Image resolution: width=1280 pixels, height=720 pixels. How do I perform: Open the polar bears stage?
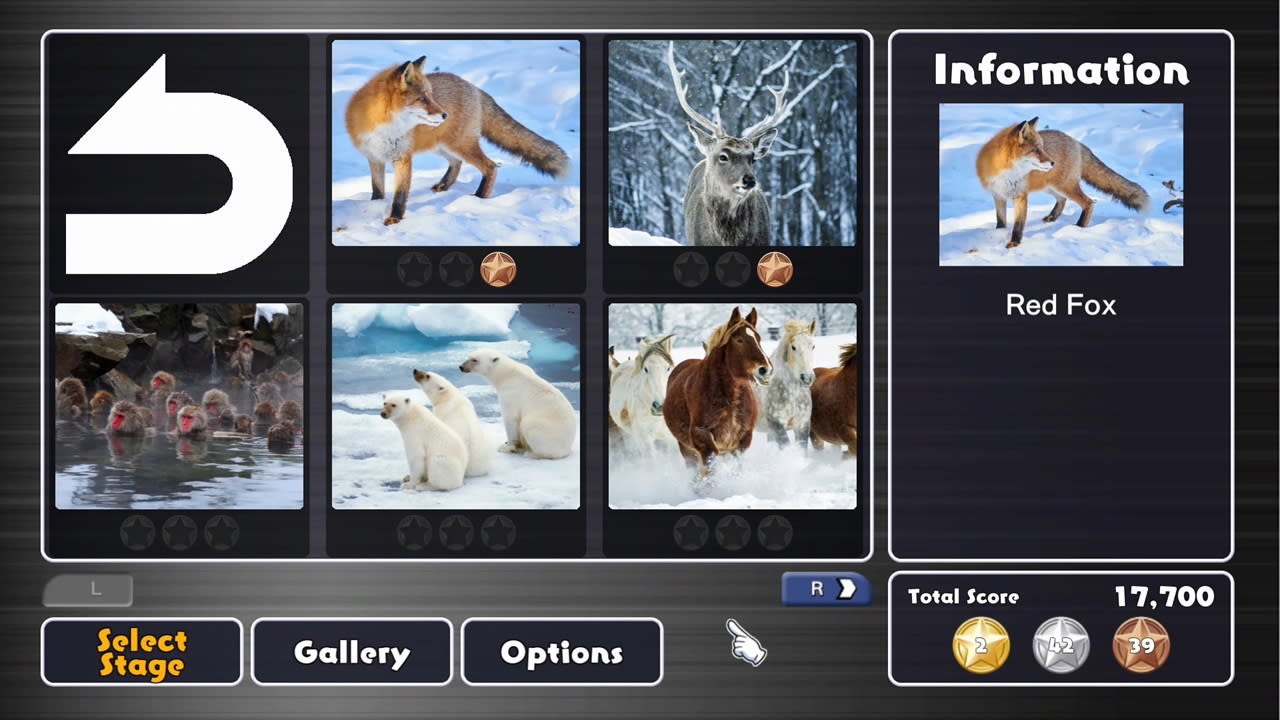[x=455, y=405]
